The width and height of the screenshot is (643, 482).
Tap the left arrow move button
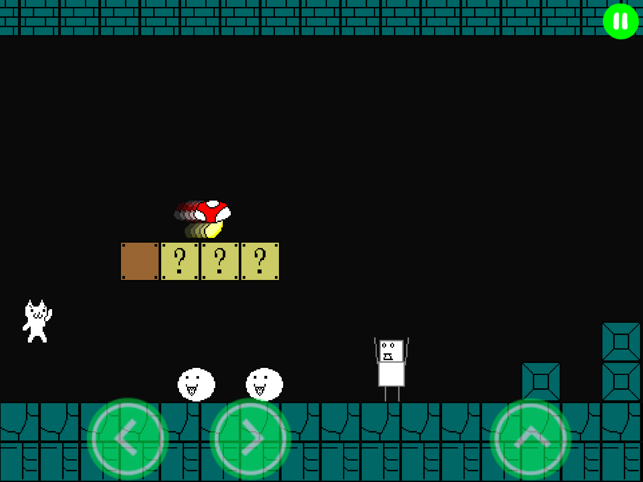click(x=129, y=439)
